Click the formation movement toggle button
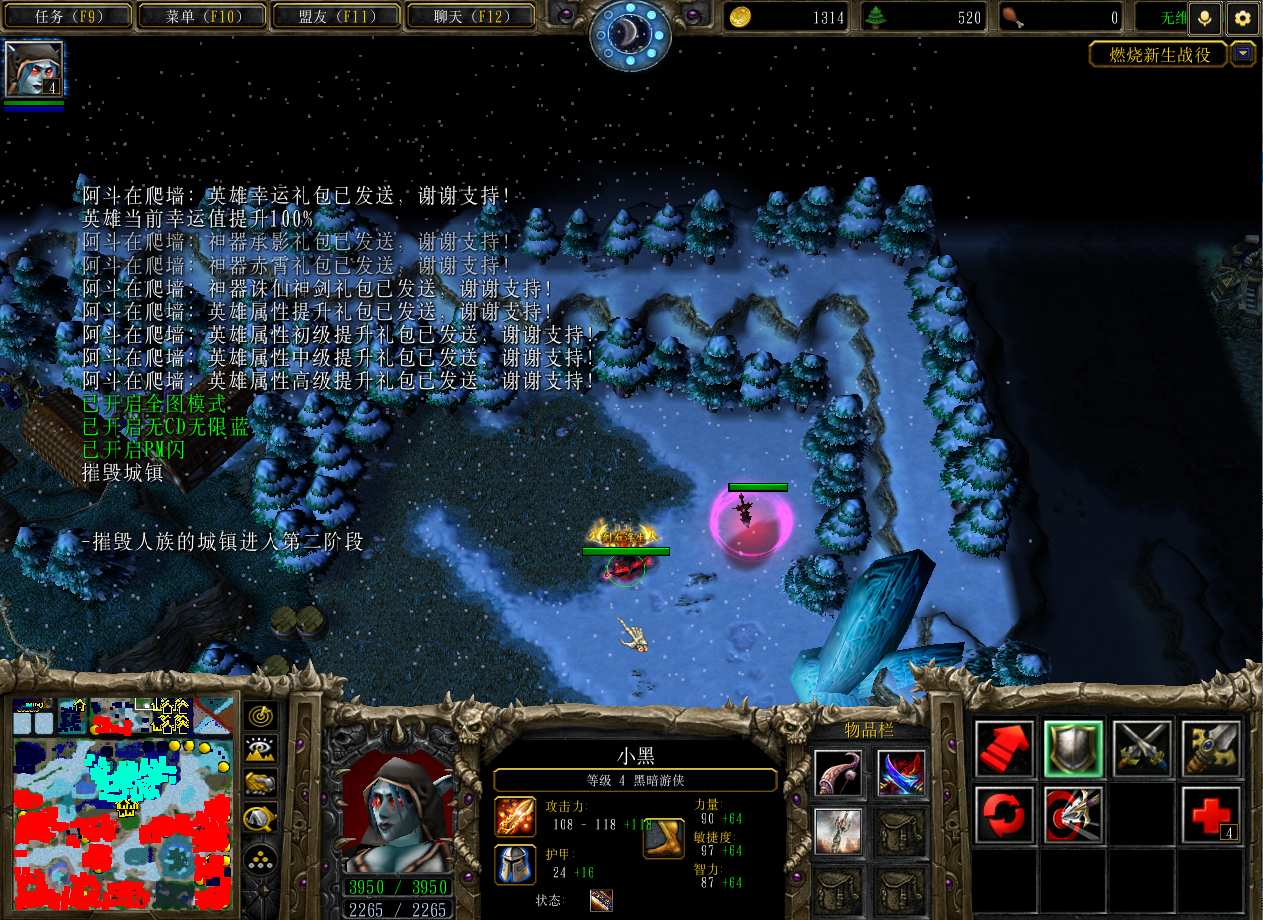This screenshot has width=1263, height=920. tap(261, 856)
